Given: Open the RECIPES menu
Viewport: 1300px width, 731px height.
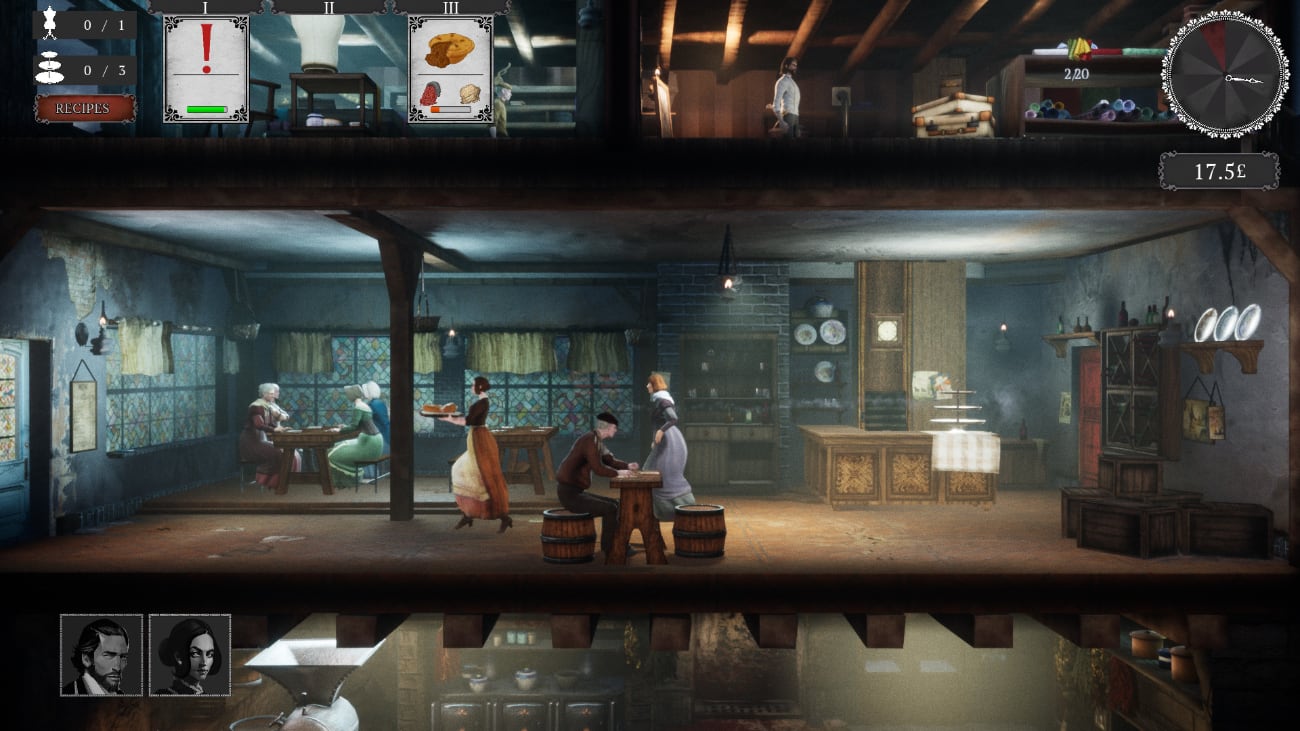Looking at the screenshot, I should (x=85, y=108).
